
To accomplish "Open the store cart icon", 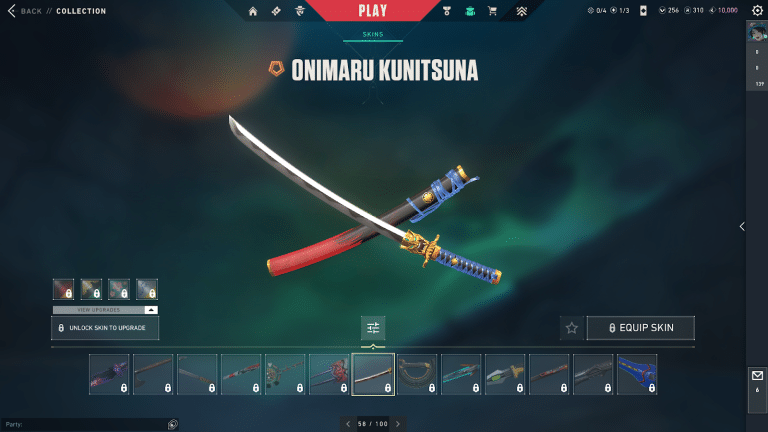I will pos(491,12).
